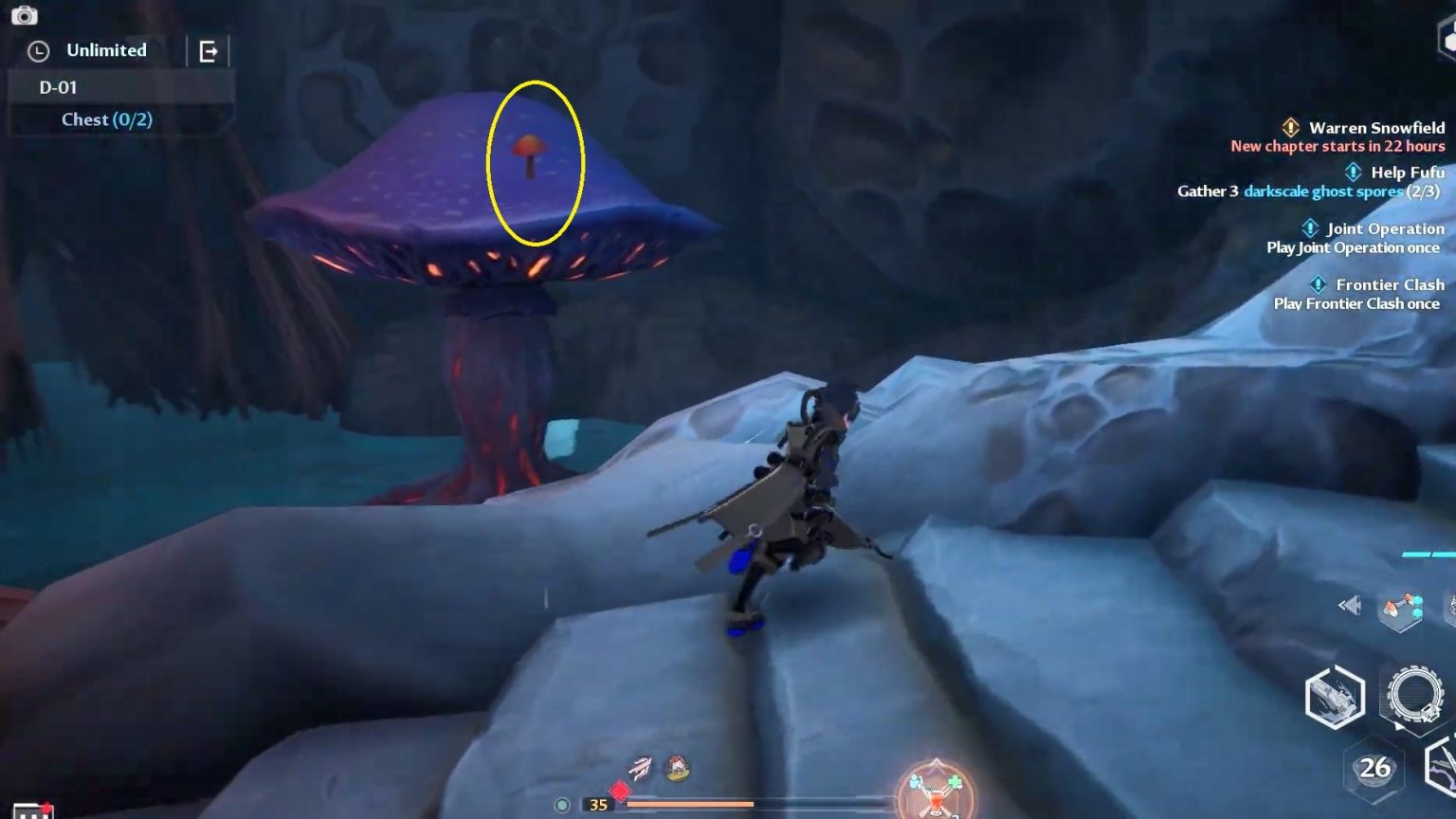Click the Chest (0/2) counter
The height and width of the screenshot is (819, 1456).
click(105, 119)
